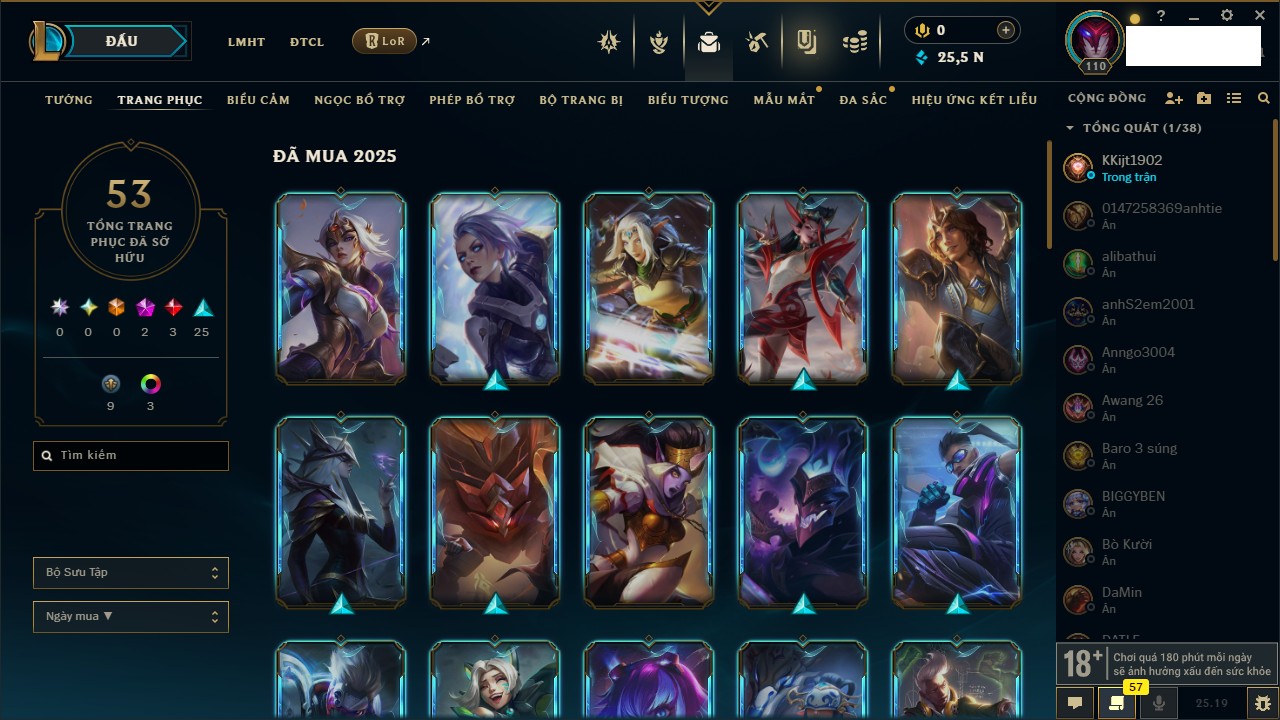Open the TƯỚNG champions tab

[69, 100]
